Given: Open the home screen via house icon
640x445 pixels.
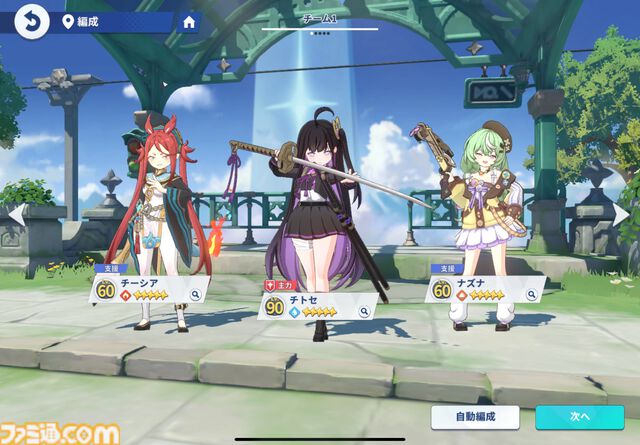Looking at the screenshot, I should (x=190, y=21).
